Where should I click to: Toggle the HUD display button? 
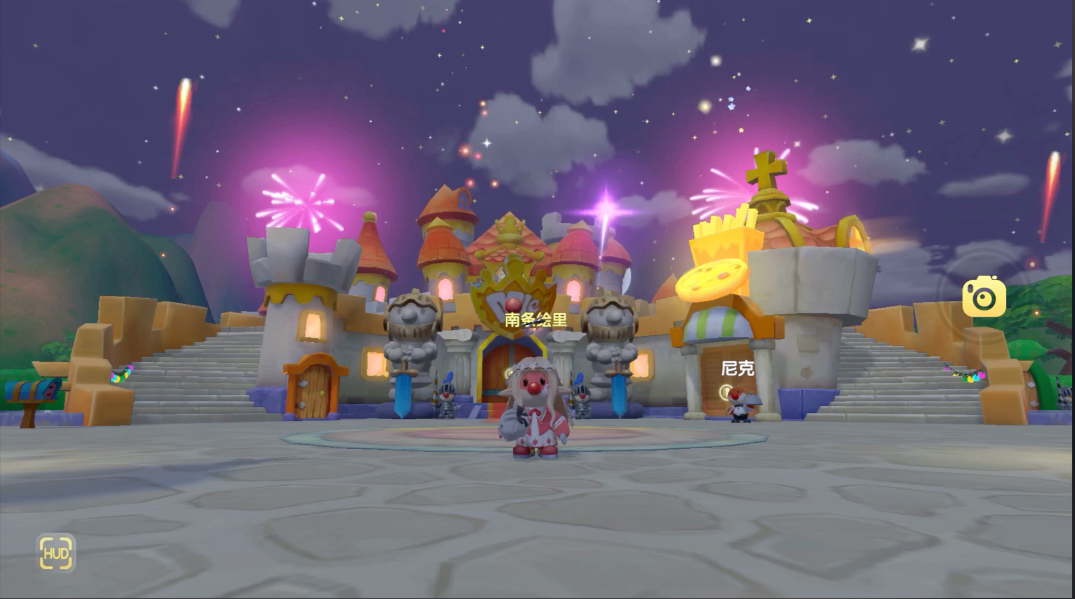pyautogui.click(x=56, y=552)
